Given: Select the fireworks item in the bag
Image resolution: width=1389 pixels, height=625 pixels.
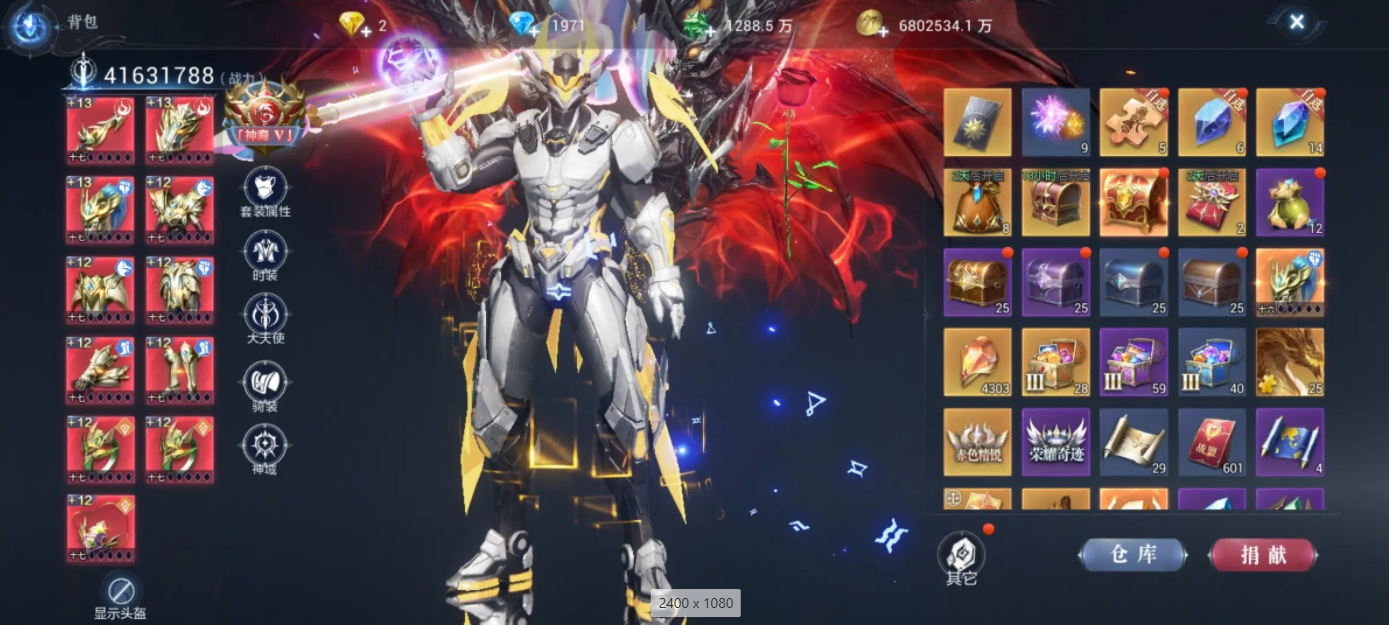Looking at the screenshot, I should (x=1055, y=122).
